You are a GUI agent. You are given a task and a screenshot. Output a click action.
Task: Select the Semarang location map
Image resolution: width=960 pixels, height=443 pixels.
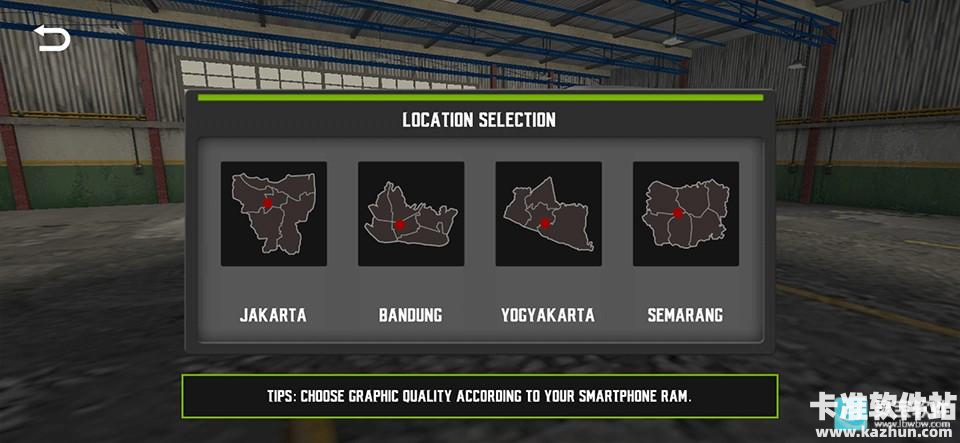click(686, 214)
